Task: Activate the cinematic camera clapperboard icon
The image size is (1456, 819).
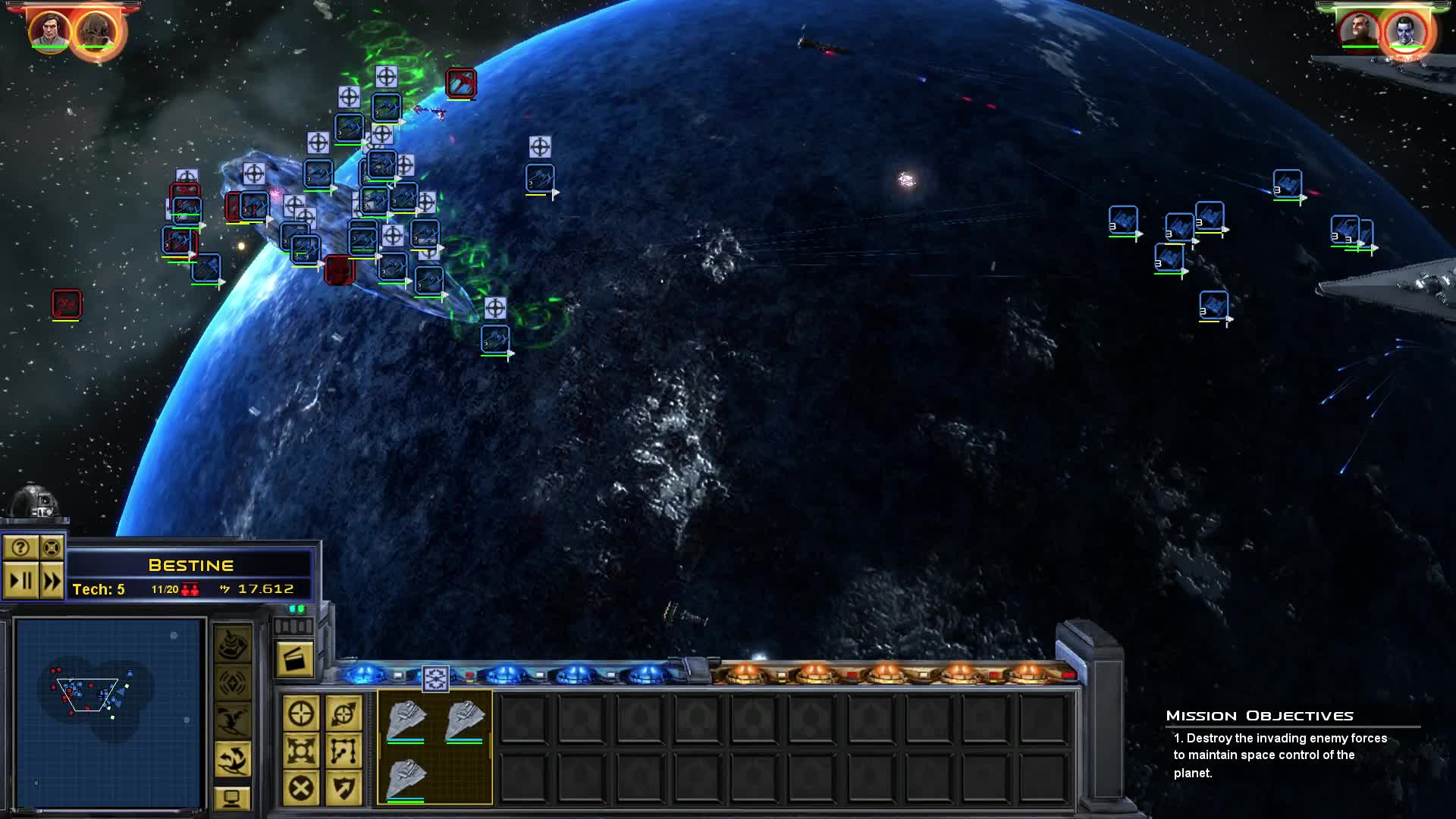Action: [x=296, y=659]
